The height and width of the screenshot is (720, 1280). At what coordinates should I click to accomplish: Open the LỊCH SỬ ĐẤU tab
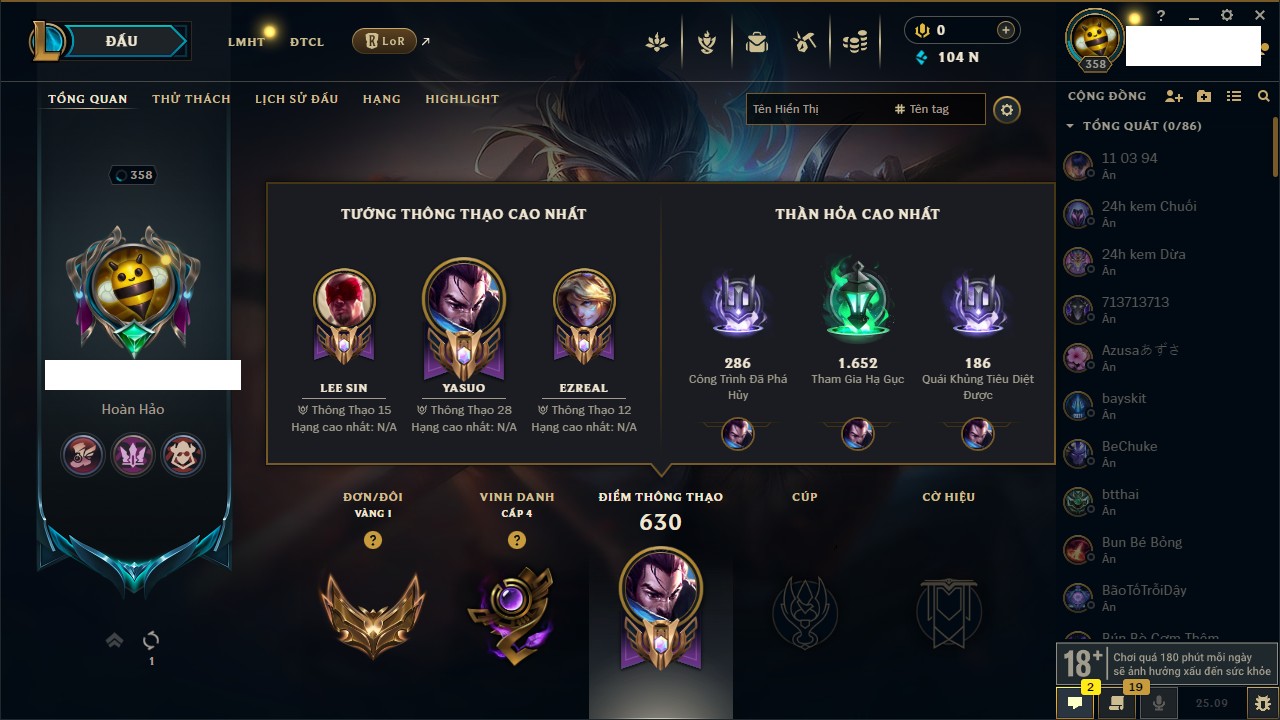(296, 99)
